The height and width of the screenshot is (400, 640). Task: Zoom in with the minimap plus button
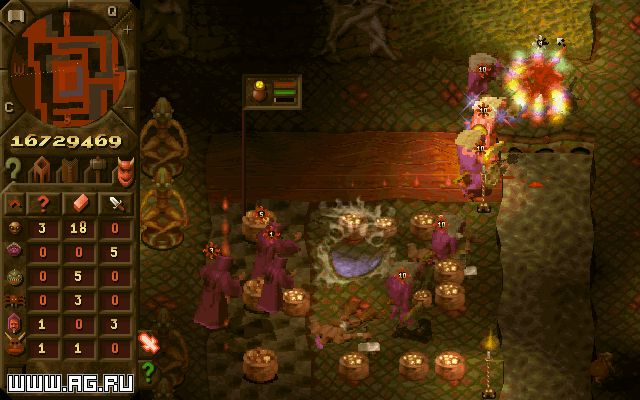128,29
